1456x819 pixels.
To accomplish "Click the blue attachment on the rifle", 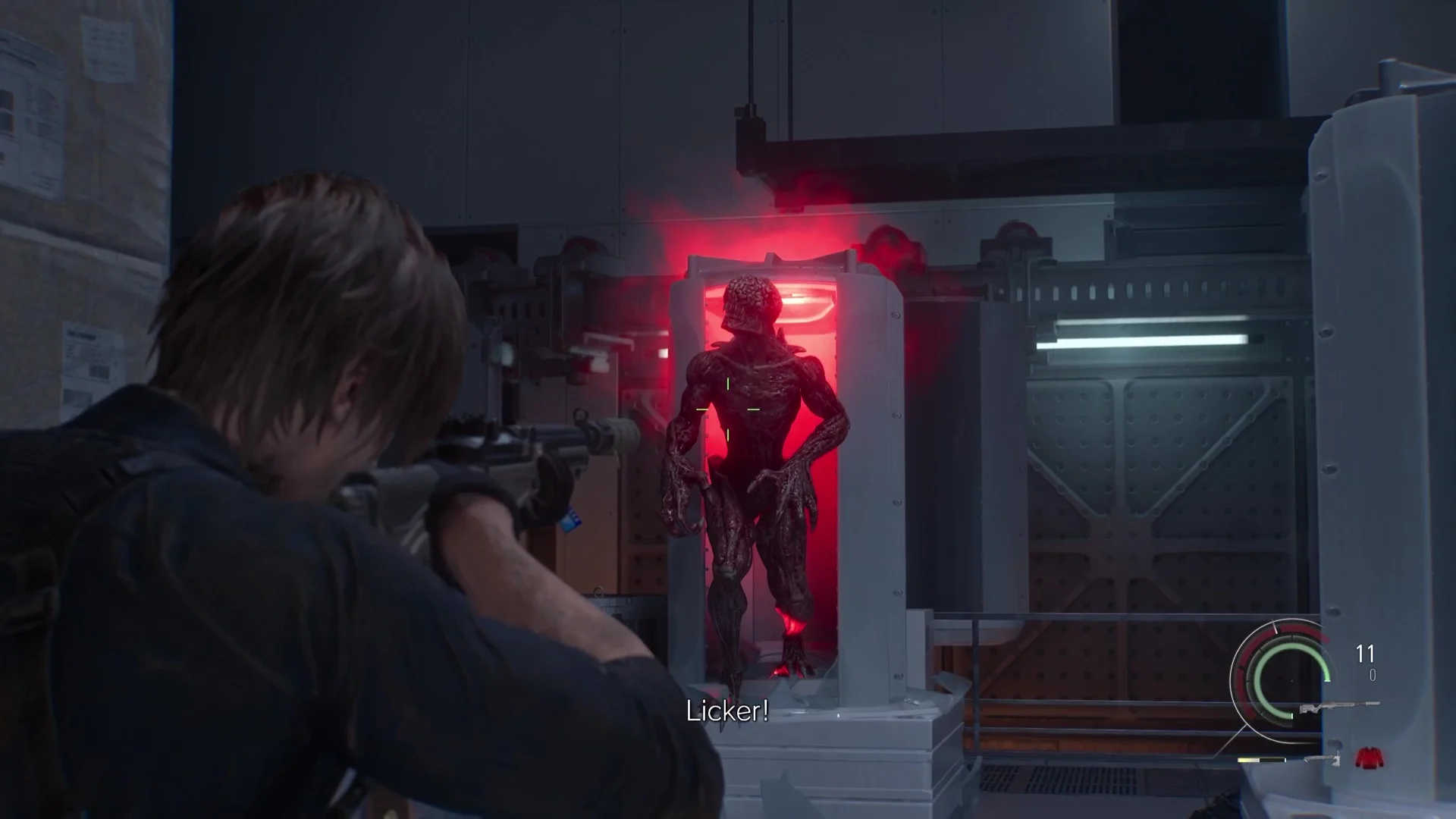I will pos(570,519).
